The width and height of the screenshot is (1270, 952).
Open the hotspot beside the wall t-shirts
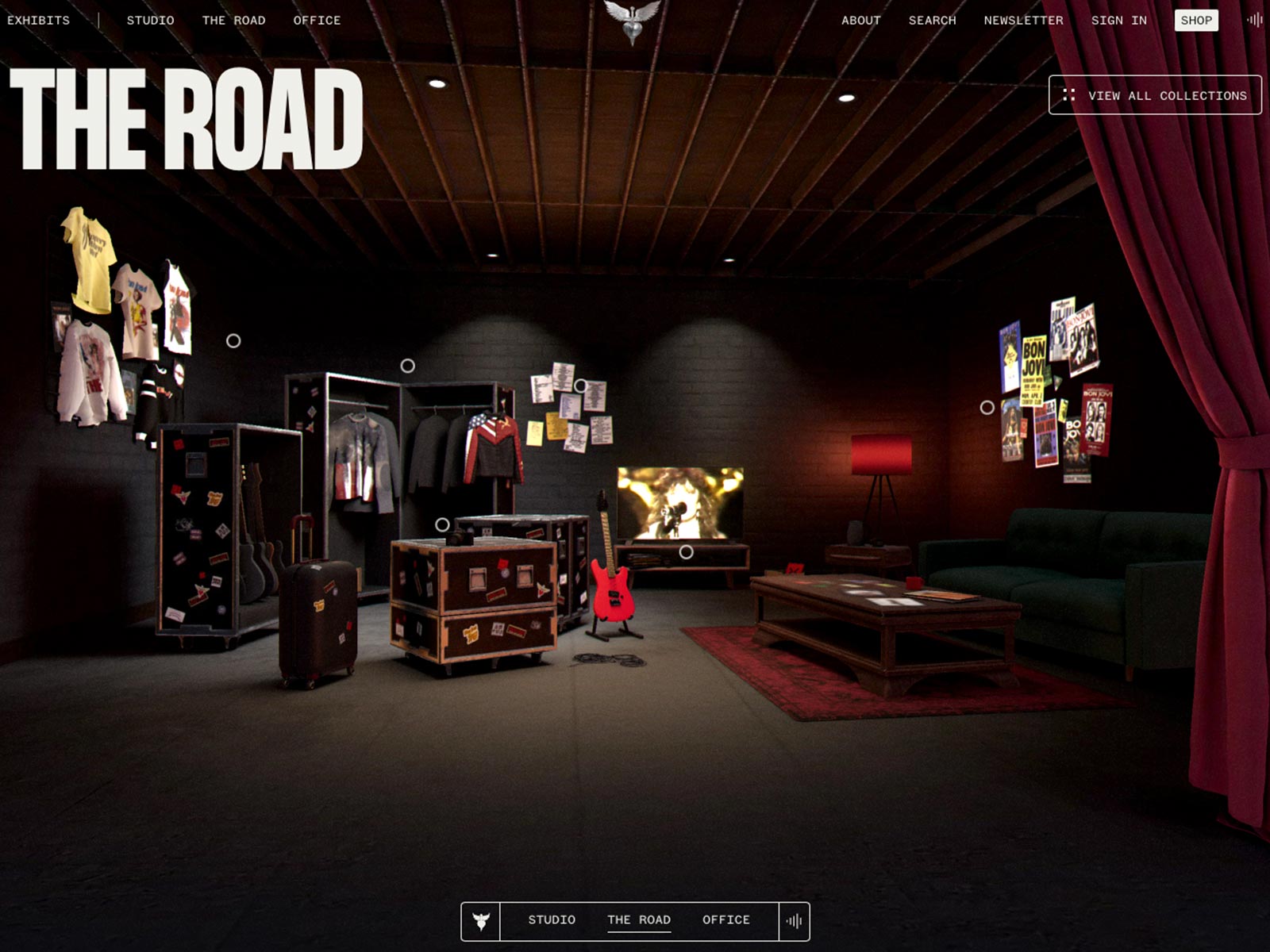point(233,341)
